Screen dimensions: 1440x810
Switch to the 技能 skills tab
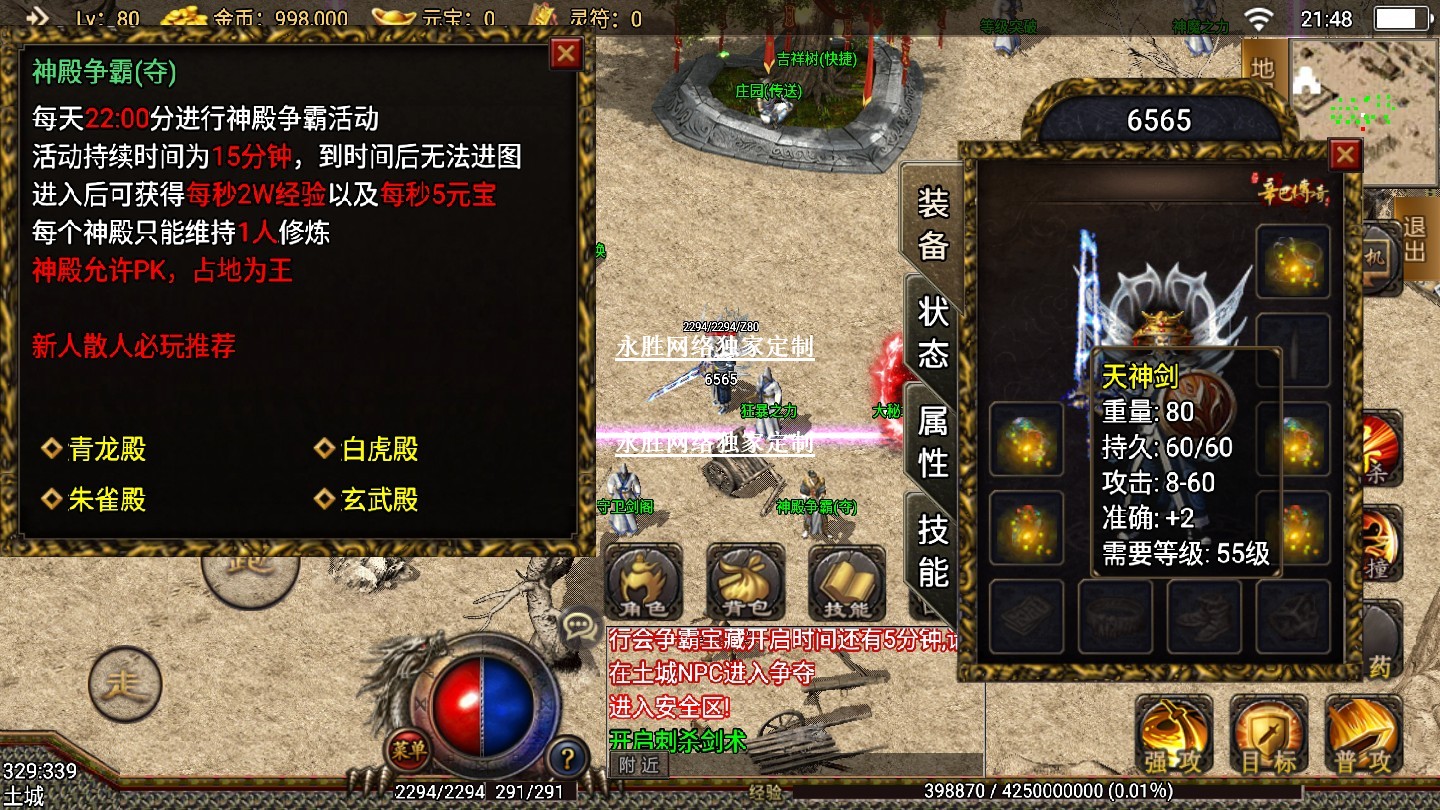tap(932, 550)
